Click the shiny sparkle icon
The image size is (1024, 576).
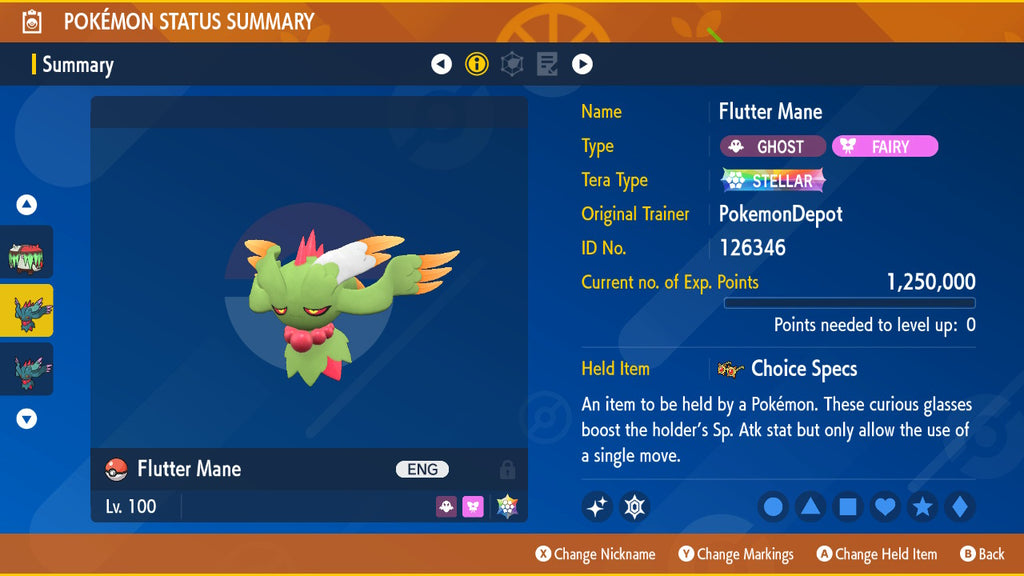596,507
